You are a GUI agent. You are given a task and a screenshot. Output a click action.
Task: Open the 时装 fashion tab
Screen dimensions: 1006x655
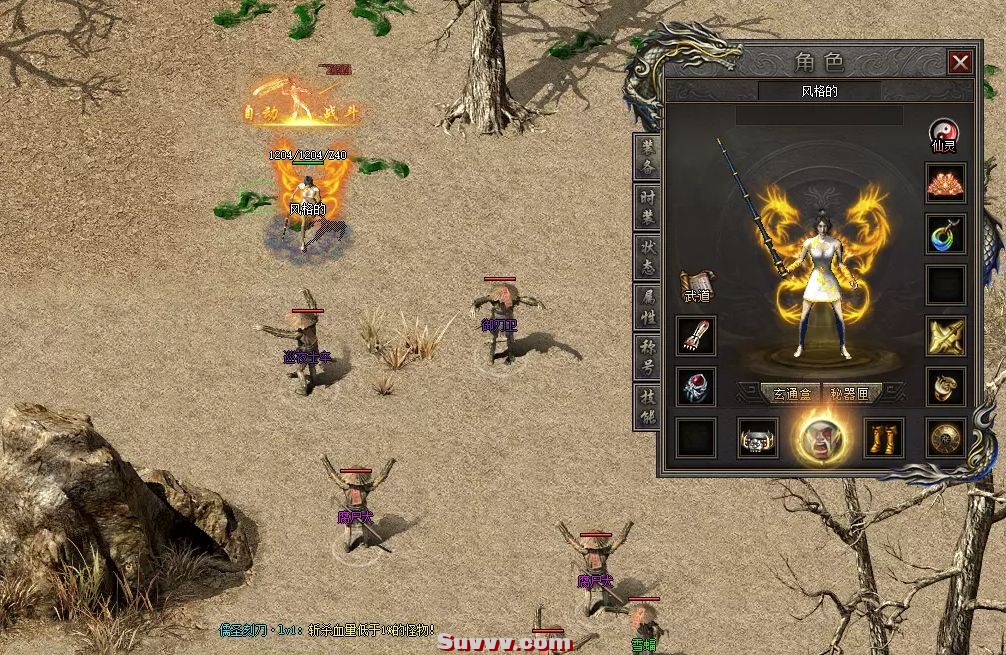point(648,208)
